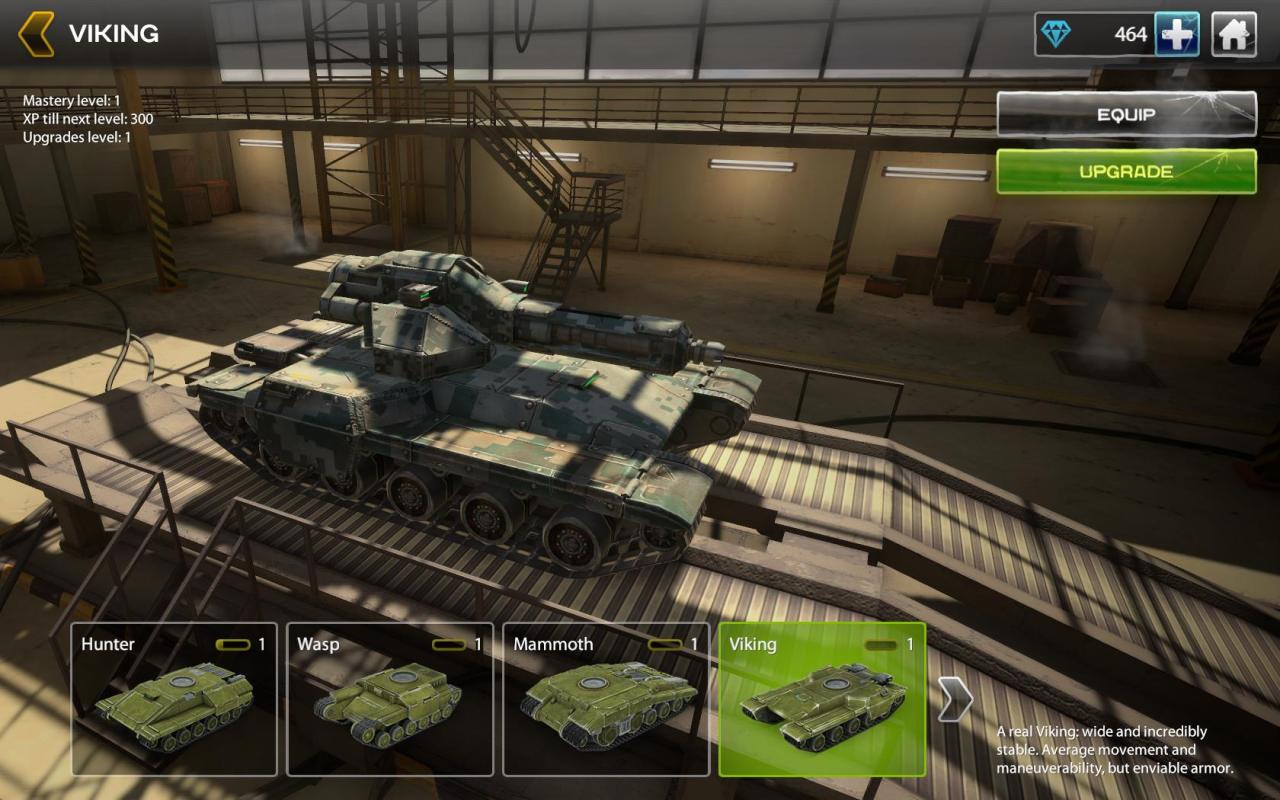
Task: Pick the Mammoth hull card
Action: pos(606,699)
